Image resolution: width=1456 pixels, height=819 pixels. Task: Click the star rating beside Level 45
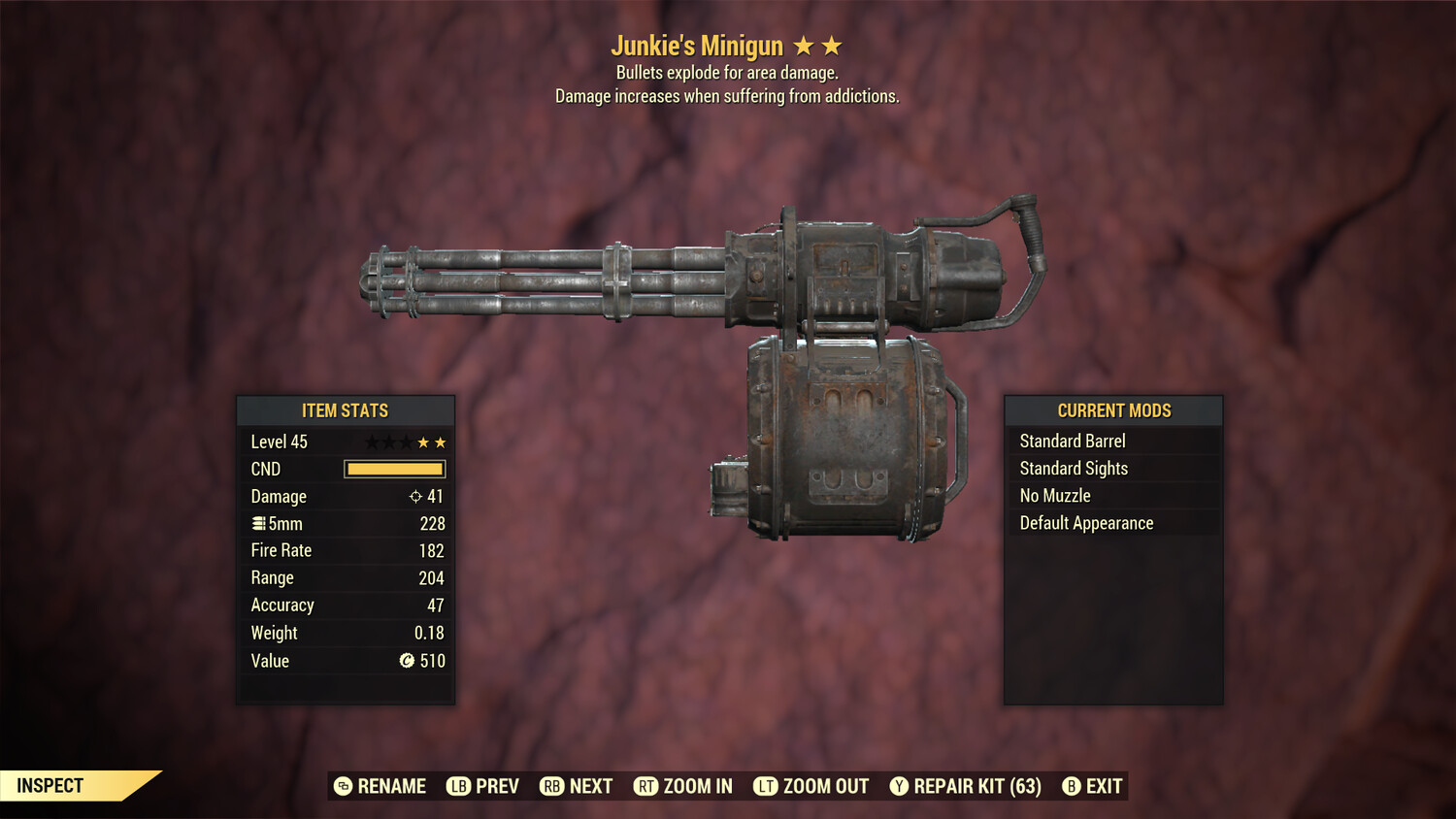405,442
